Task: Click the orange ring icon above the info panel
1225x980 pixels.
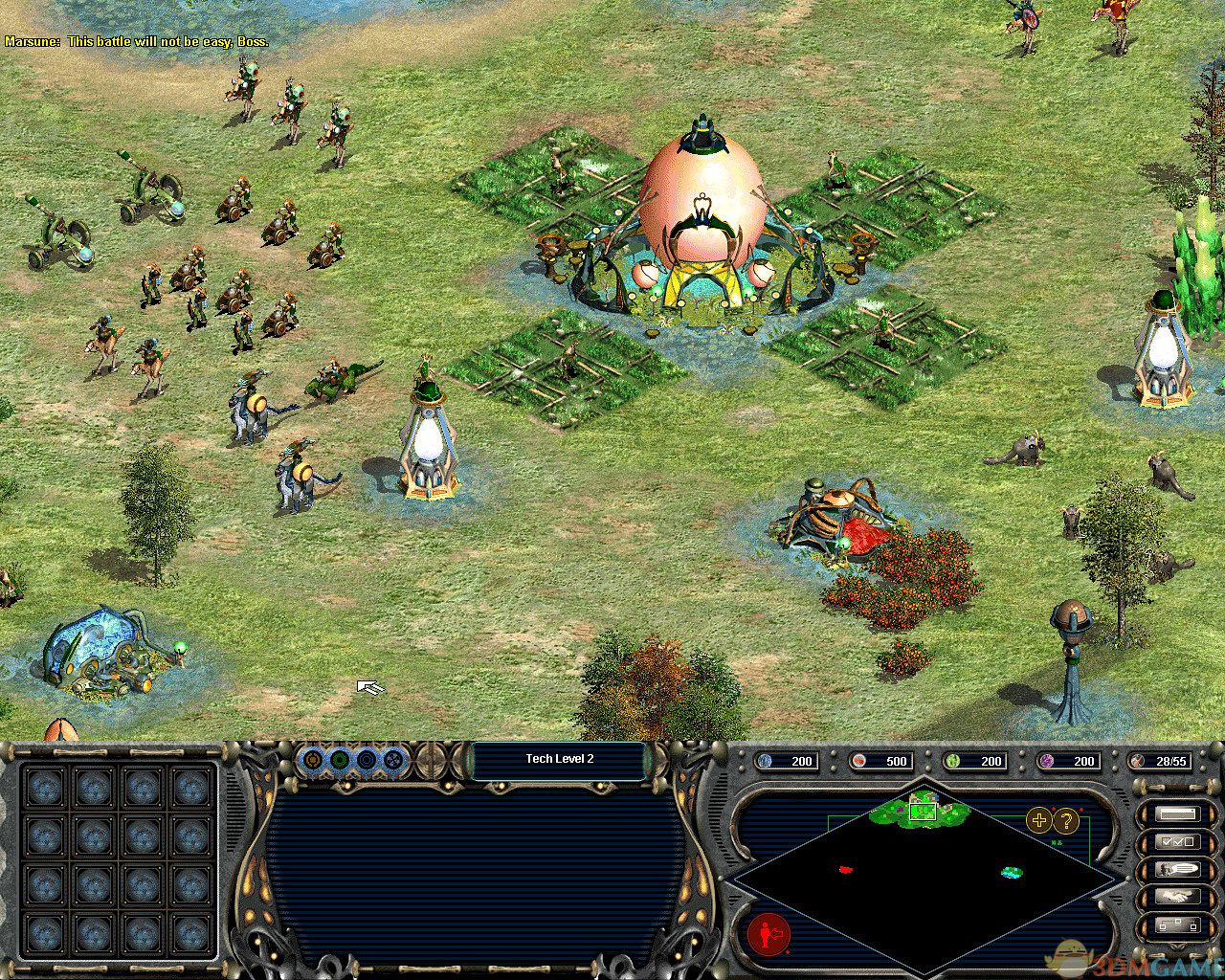Action: (312, 761)
